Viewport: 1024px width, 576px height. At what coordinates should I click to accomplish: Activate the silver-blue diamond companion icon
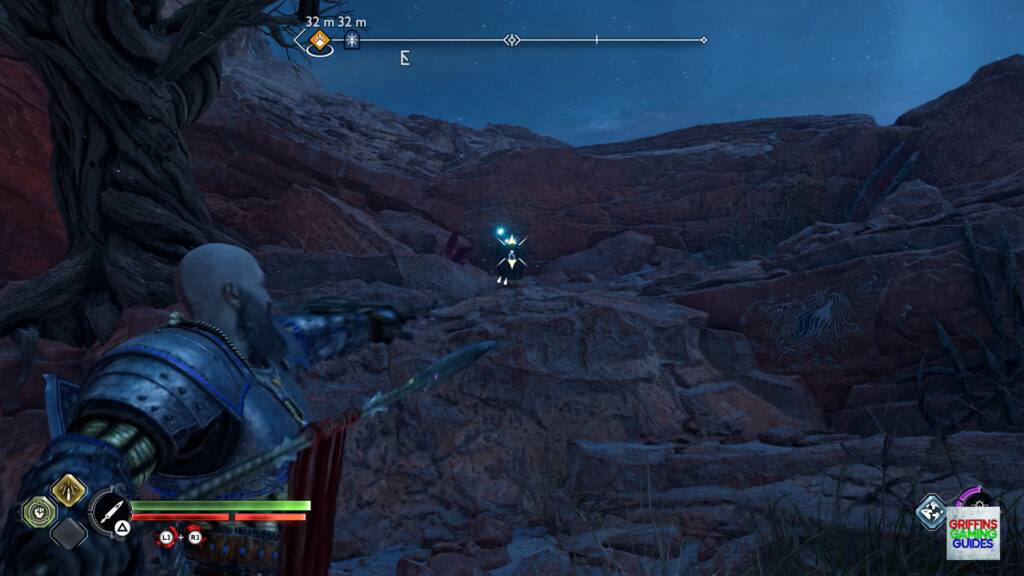931,510
